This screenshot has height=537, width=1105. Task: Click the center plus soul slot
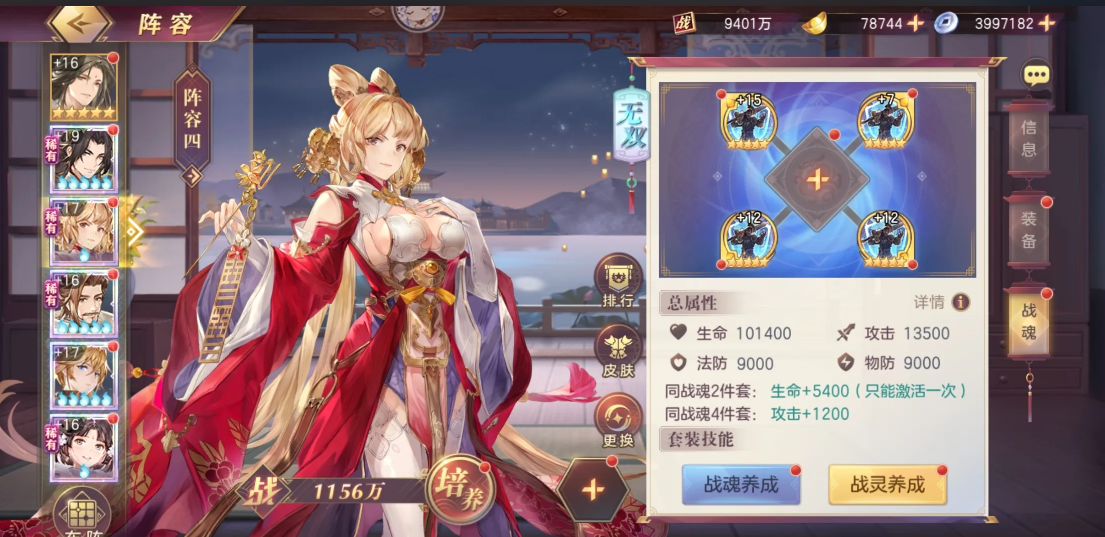[817, 180]
